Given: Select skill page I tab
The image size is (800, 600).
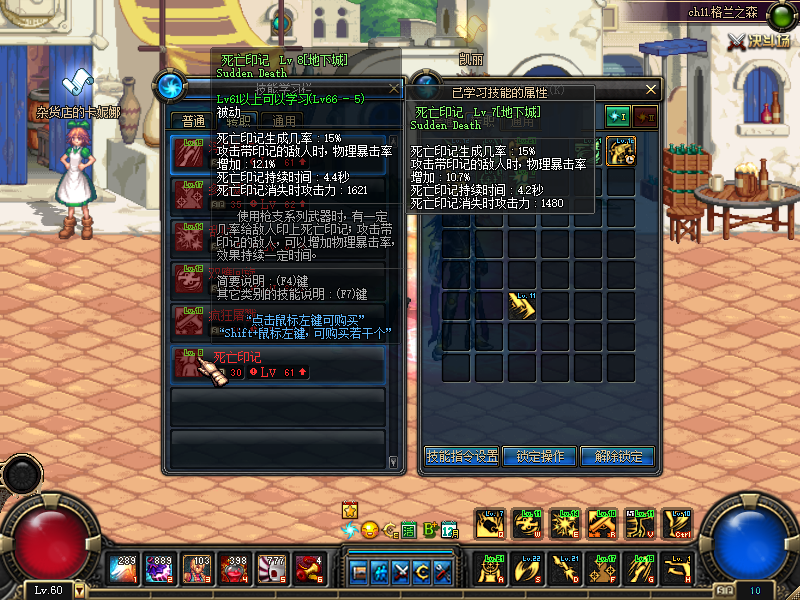Looking at the screenshot, I should click(618, 117).
